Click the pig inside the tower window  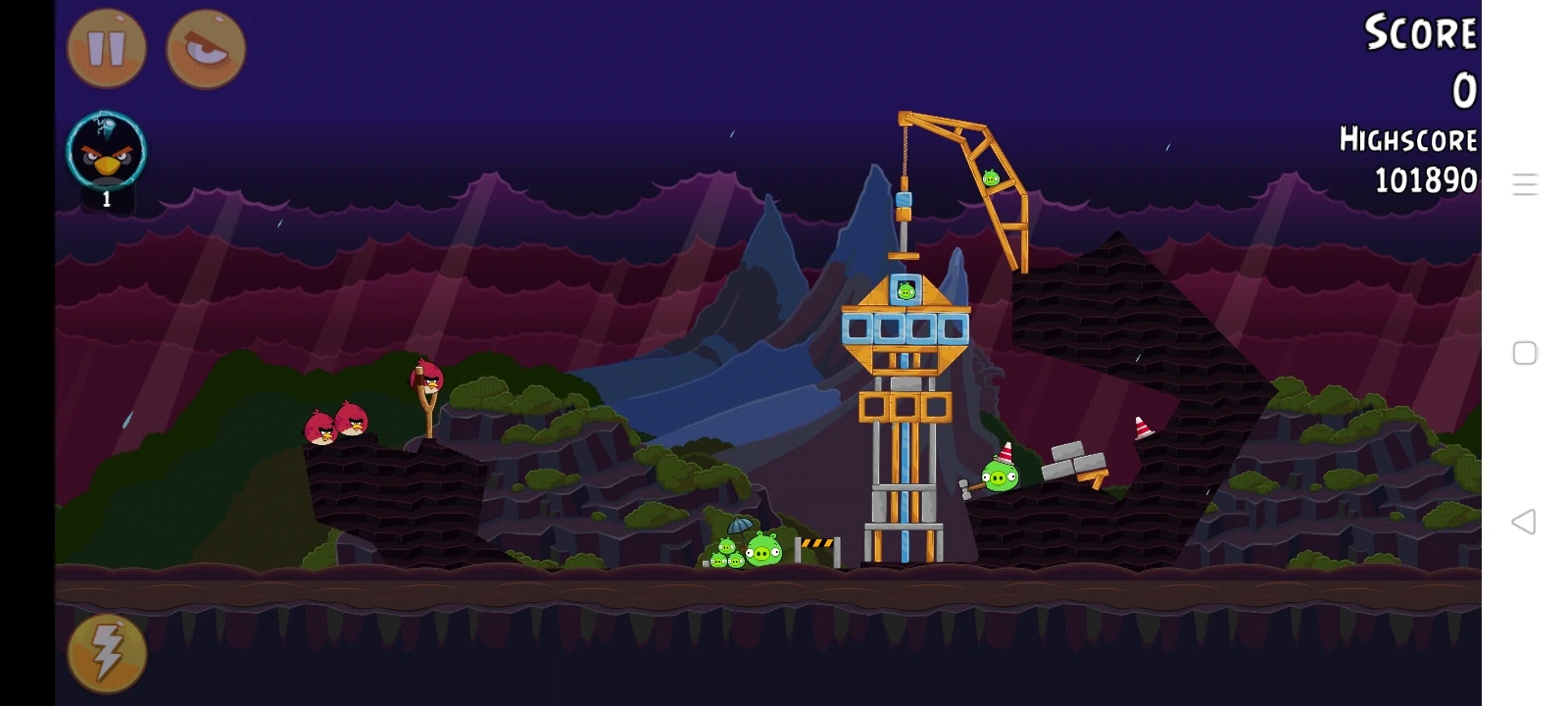pos(905,289)
